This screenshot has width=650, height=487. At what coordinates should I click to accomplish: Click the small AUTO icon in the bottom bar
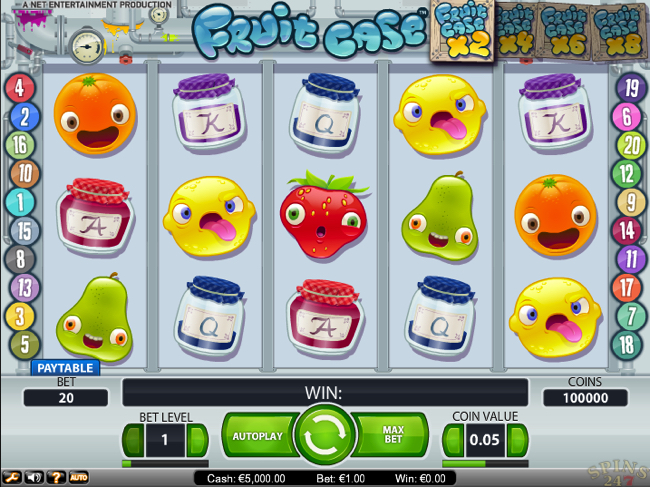tap(78, 478)
